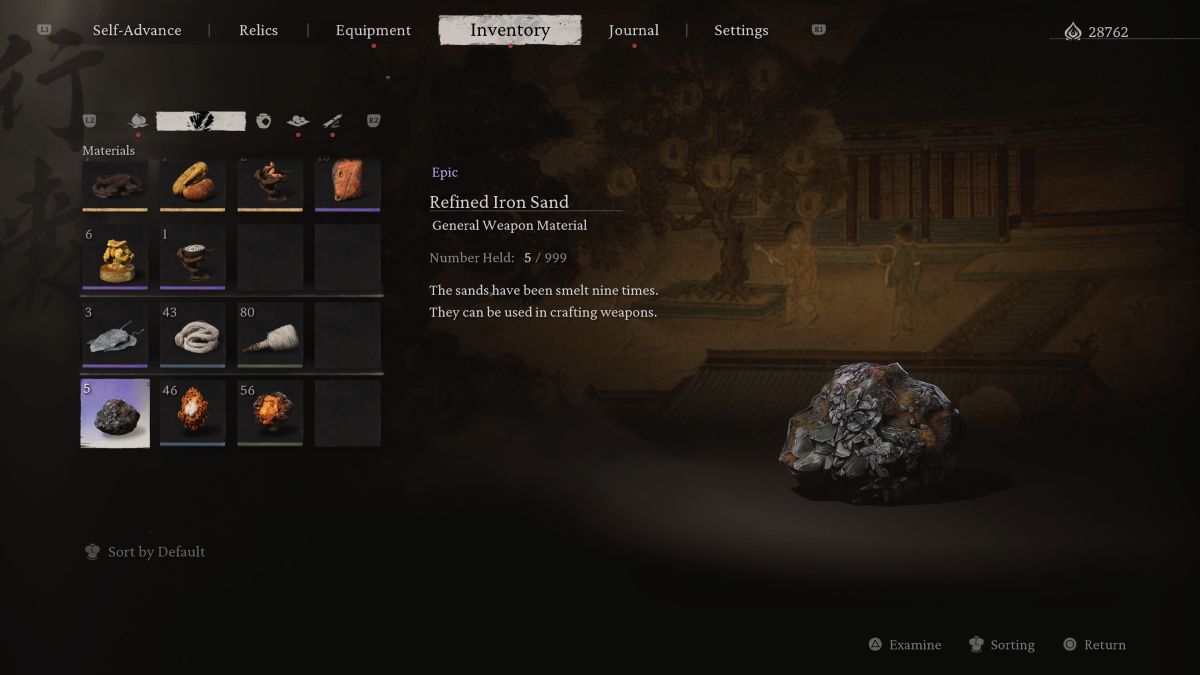This screenshot has height=675, width=1200.
Task: Open the Self-Advance menu tab
Action: [x=137, y=30]
